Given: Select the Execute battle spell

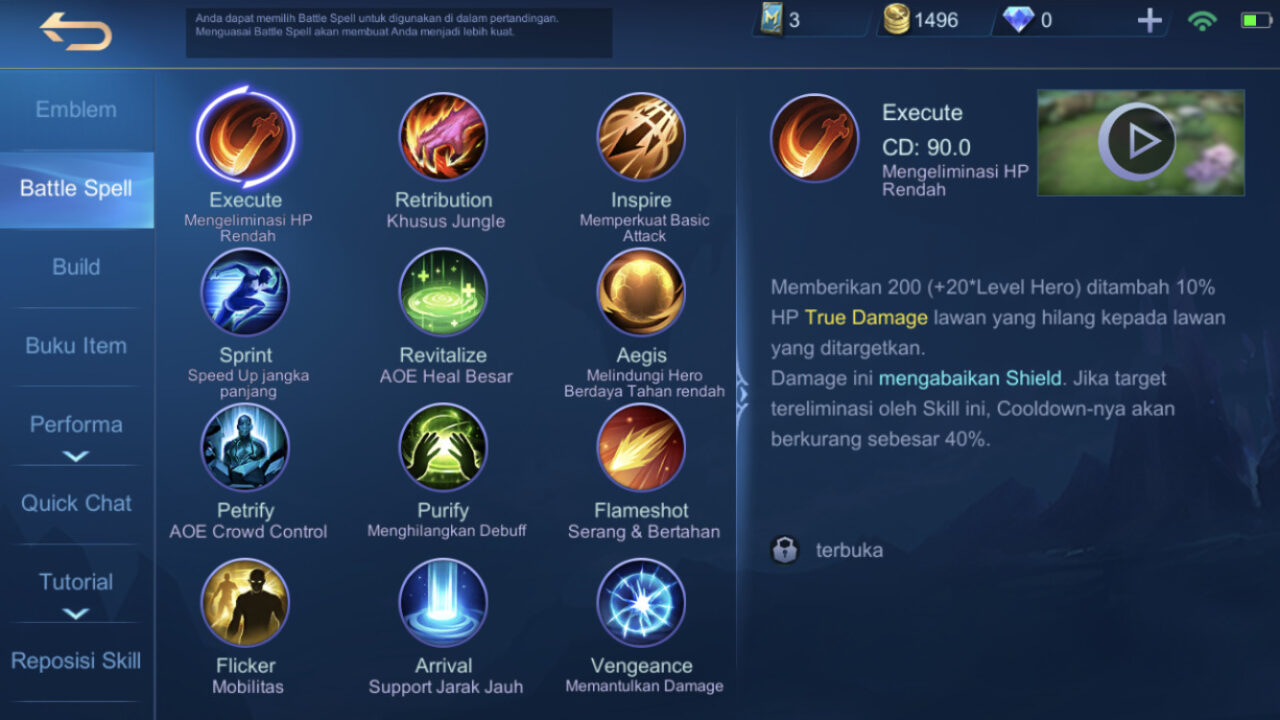Looking at the screenshot, I should coord(245,137).
